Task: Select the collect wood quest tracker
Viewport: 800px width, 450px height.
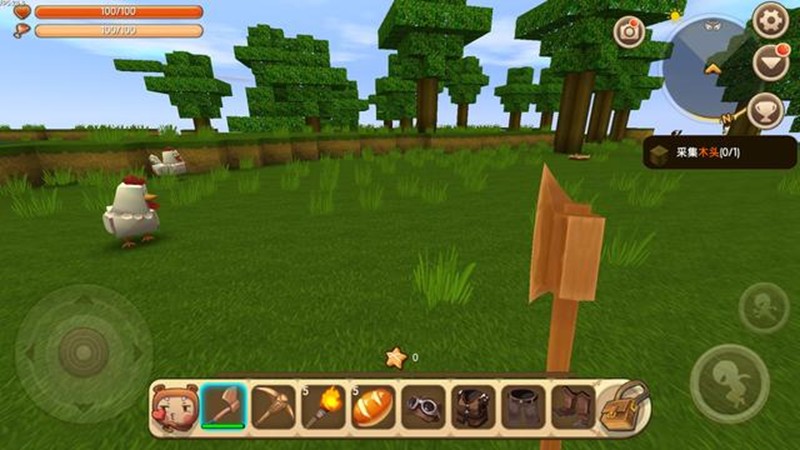Action: [x=720, y=153]
